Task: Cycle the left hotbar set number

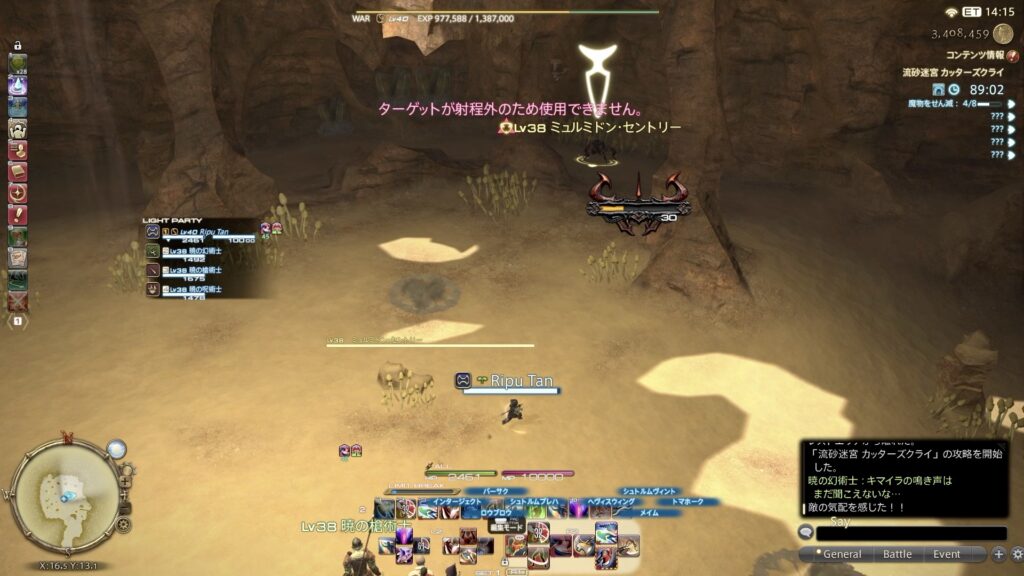Action: [18, 322]
